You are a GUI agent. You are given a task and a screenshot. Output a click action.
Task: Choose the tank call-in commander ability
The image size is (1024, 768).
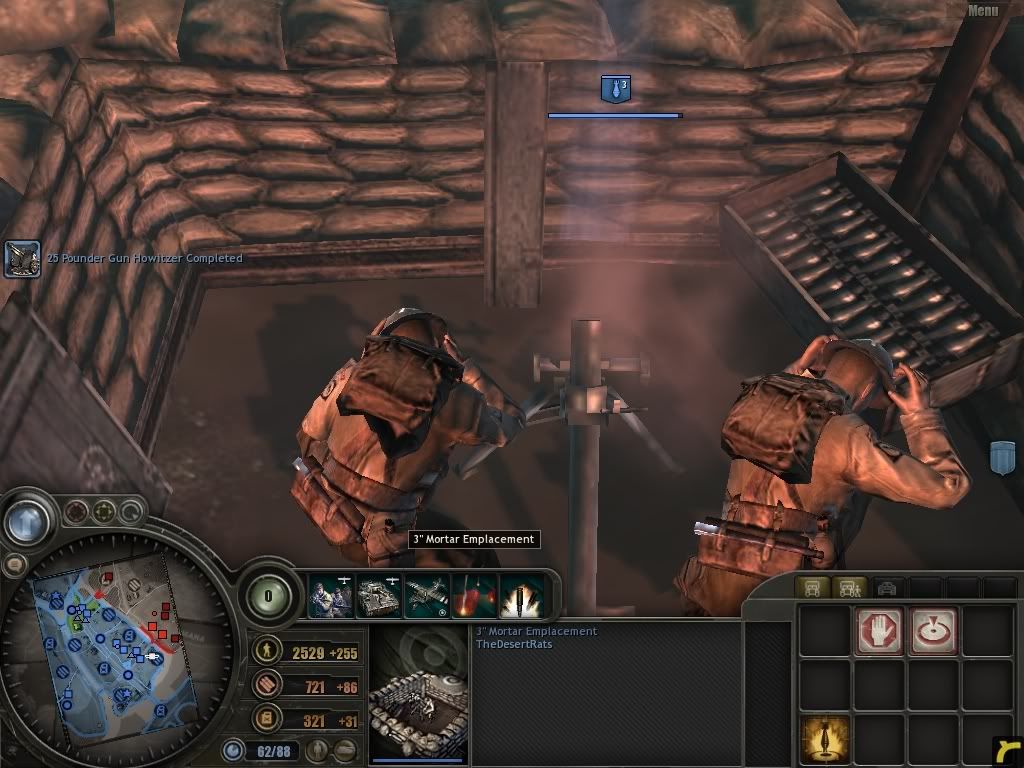click(x=378, y=597)
